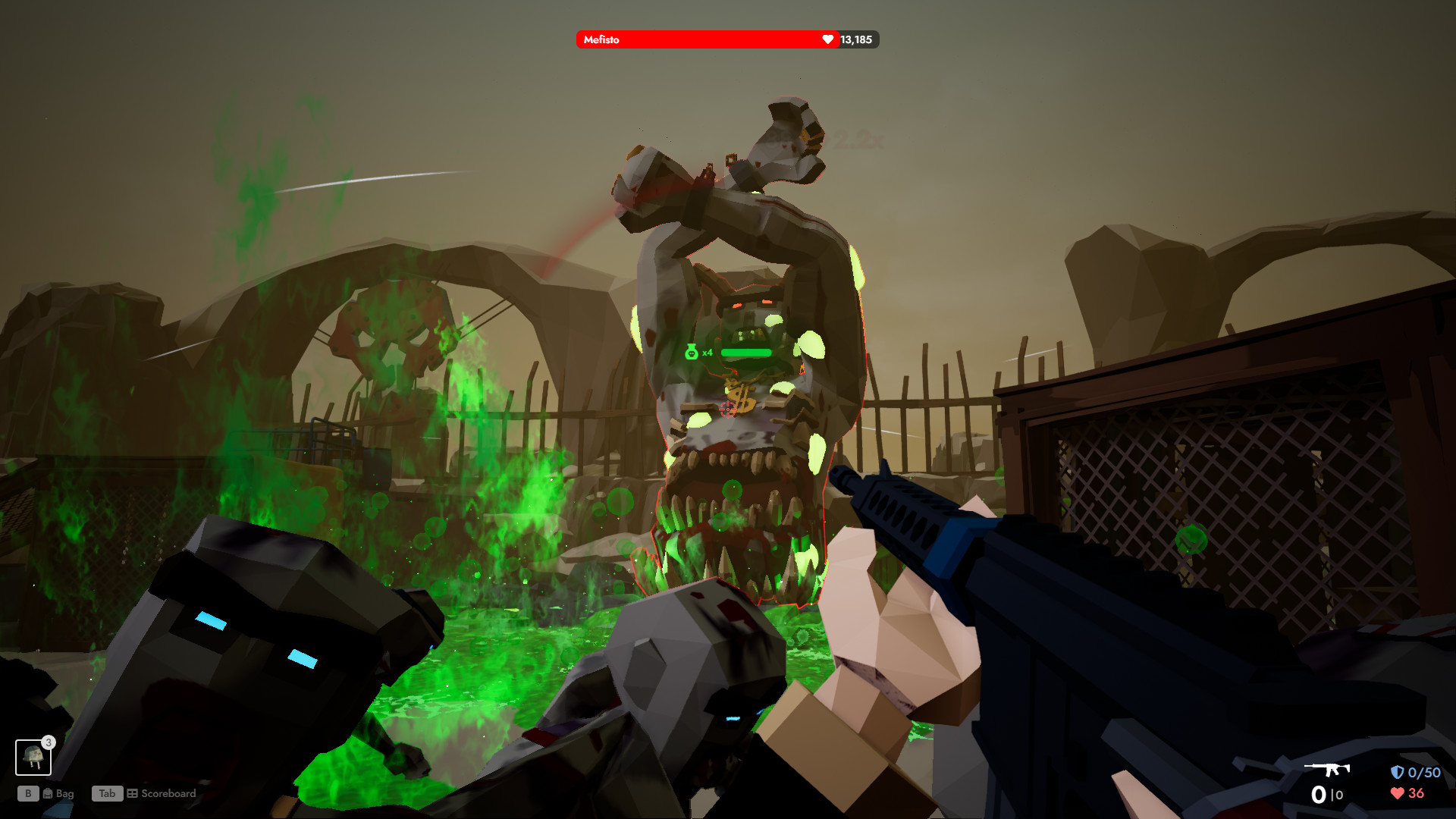
Task: Show the Scoreboard grid icon
Action: pos(132,793)
